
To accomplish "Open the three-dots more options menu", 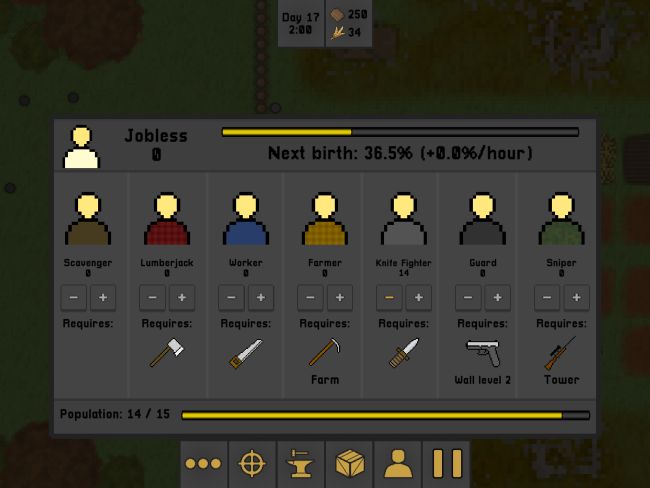I will pos(203,464).
